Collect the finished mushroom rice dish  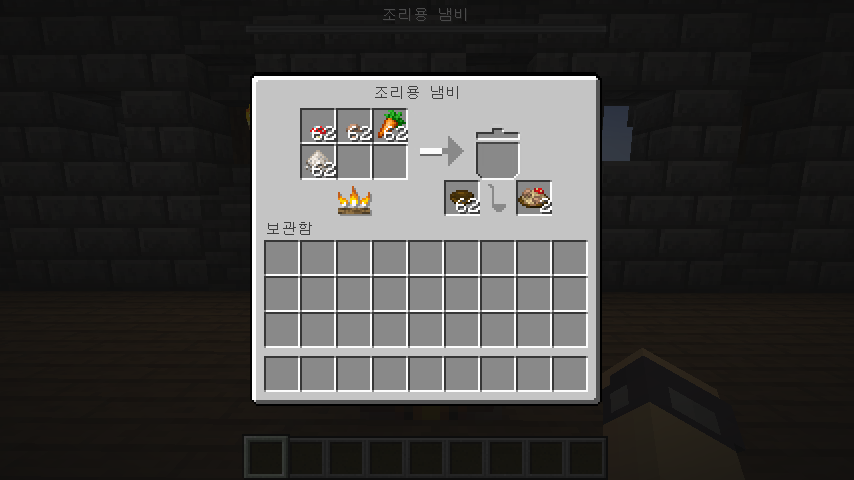tap(534, 198)
